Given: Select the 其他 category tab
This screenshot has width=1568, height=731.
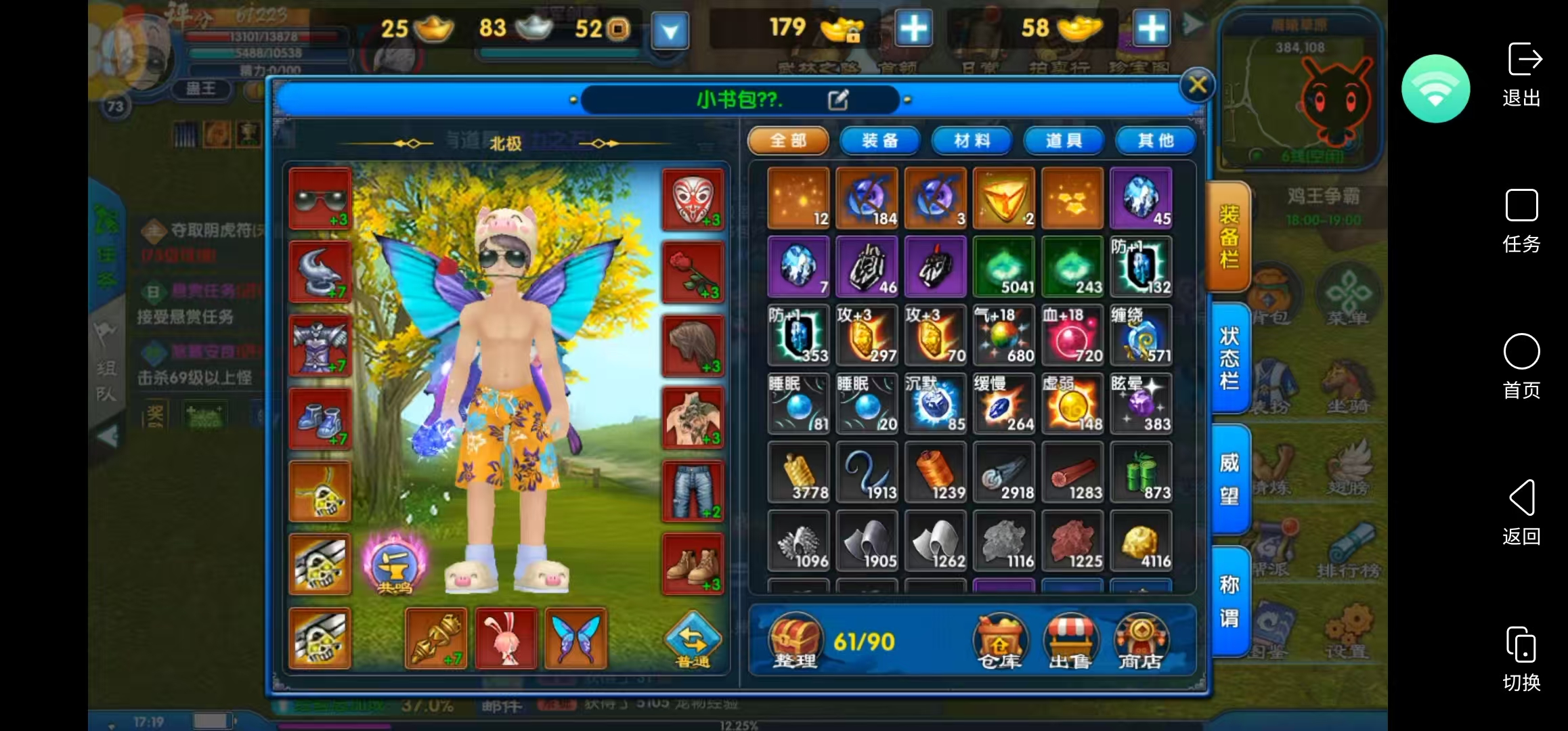Looking at the screenshot, I should [x=1155, y=141].
